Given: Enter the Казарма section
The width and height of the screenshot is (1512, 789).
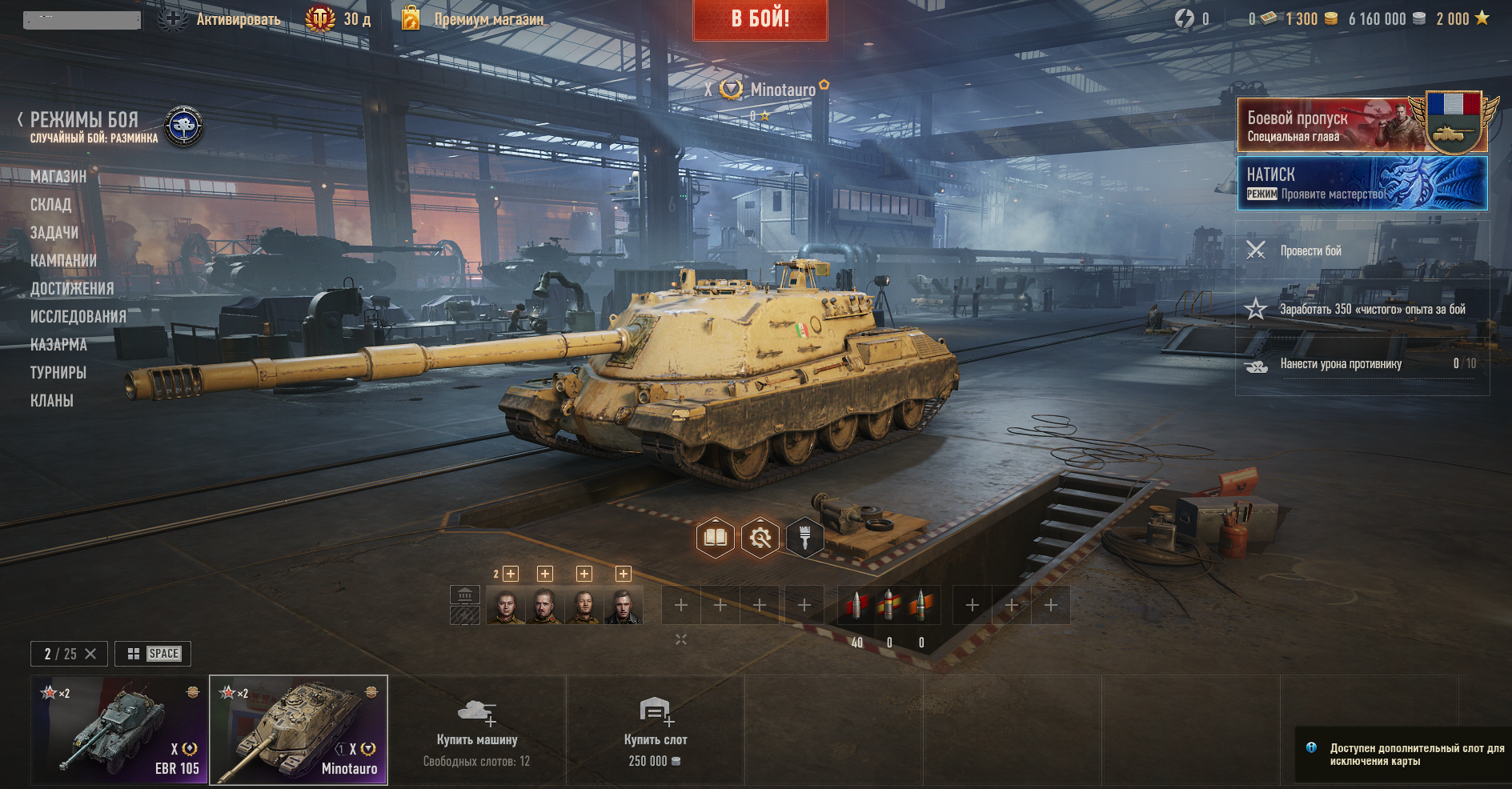Looking at the screenshot, I should (58, 345).
